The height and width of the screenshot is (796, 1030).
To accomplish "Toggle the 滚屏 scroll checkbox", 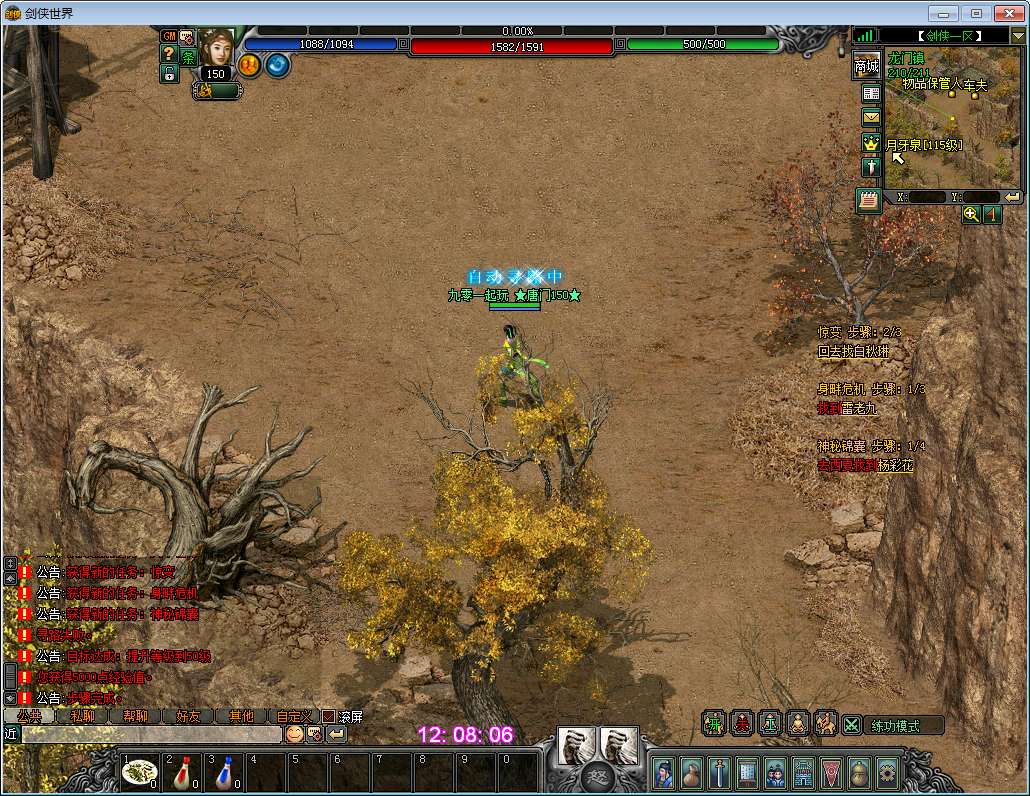I will [x=328, y=716].
